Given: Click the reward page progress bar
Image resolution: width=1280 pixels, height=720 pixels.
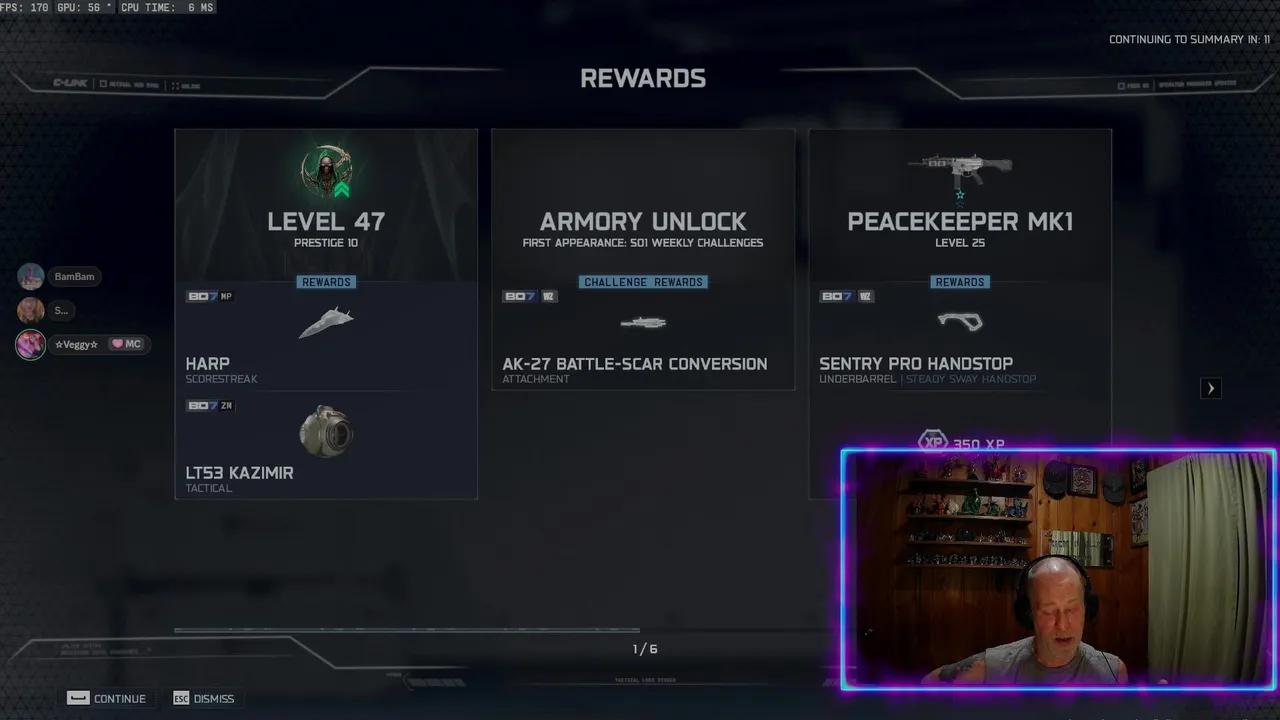Looking at the screenshot, I should coord(406,630).
